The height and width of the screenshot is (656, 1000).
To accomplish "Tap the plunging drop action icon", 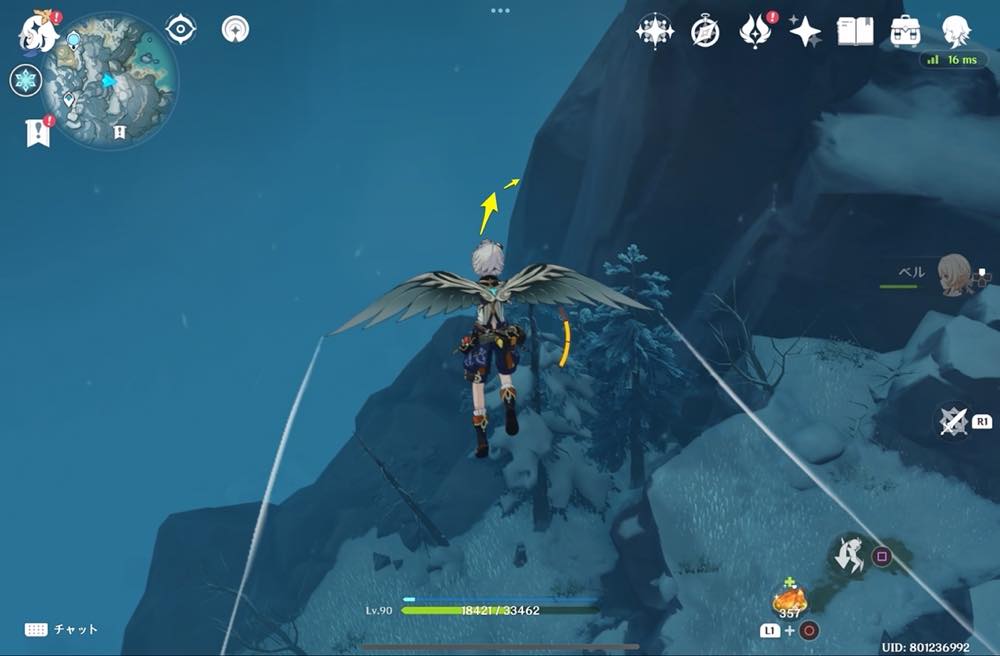I will tap(853, 556).
